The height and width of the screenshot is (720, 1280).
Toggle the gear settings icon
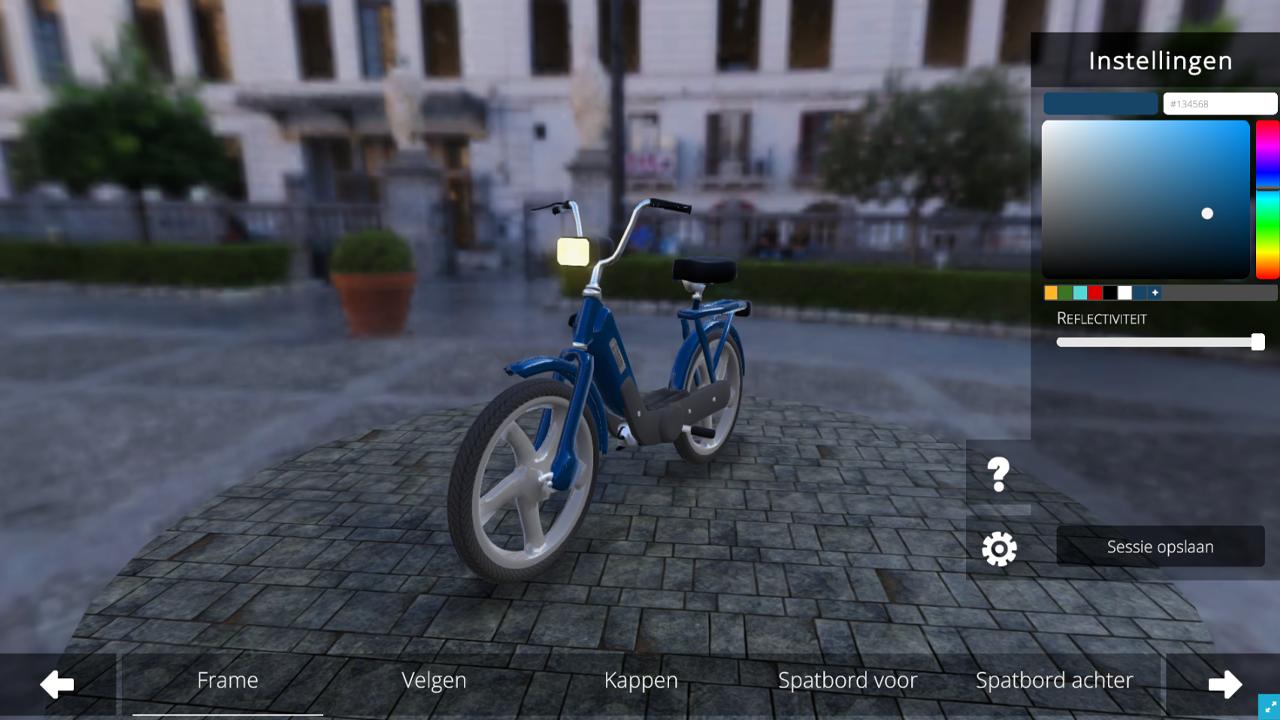point(998,548)
